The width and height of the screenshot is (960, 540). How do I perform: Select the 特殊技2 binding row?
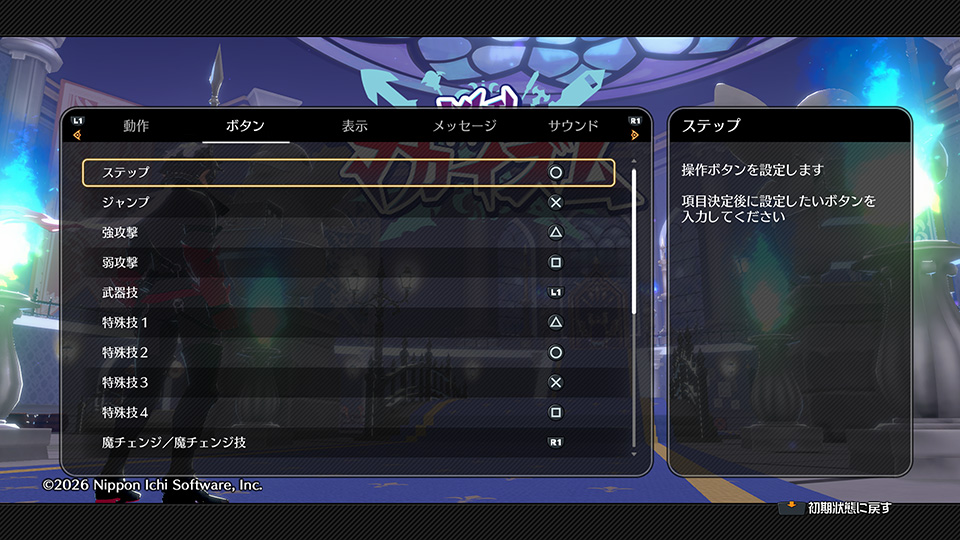click(x=348, y=352)
